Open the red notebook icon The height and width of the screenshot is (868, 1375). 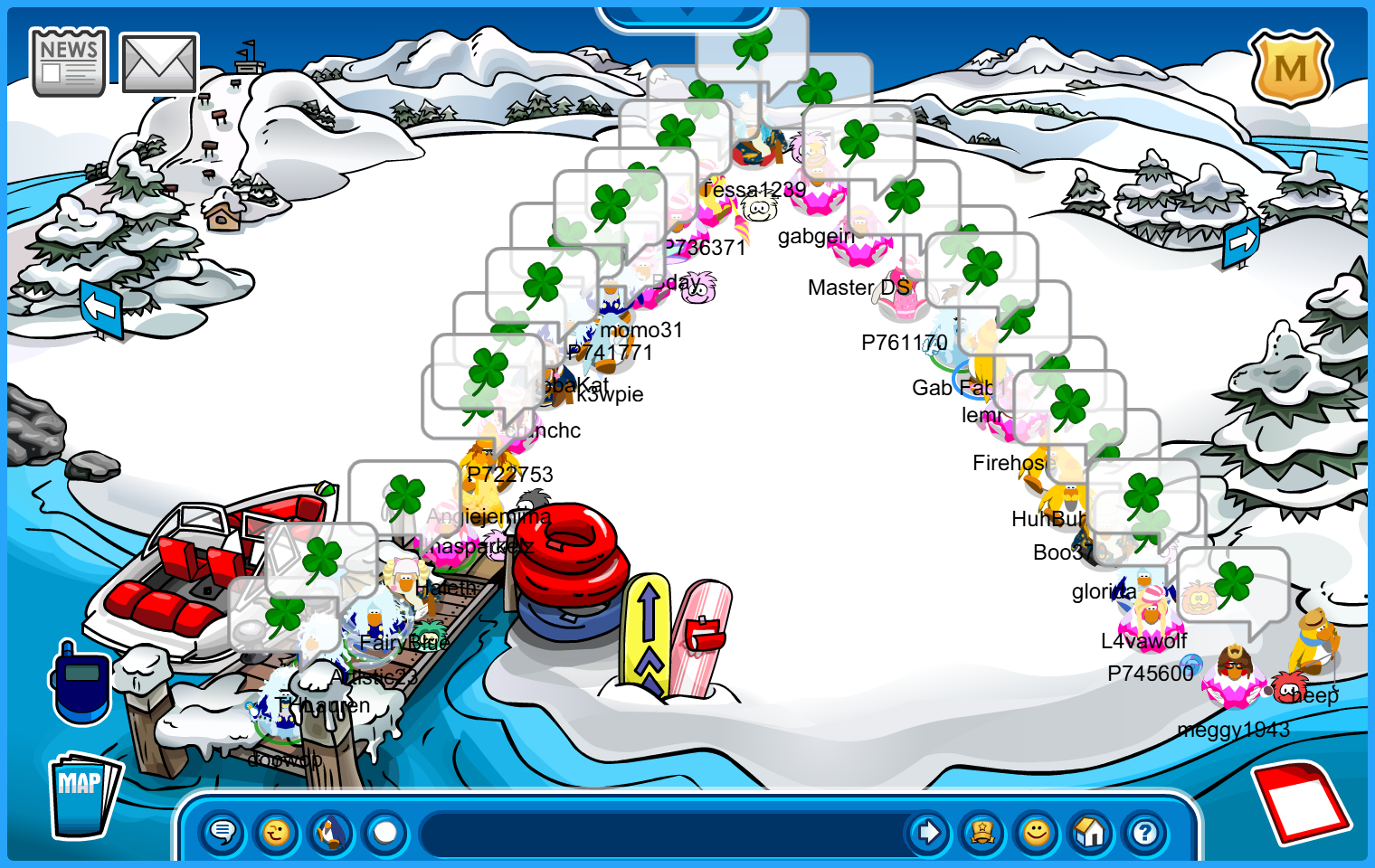[x=1300, y=801]
